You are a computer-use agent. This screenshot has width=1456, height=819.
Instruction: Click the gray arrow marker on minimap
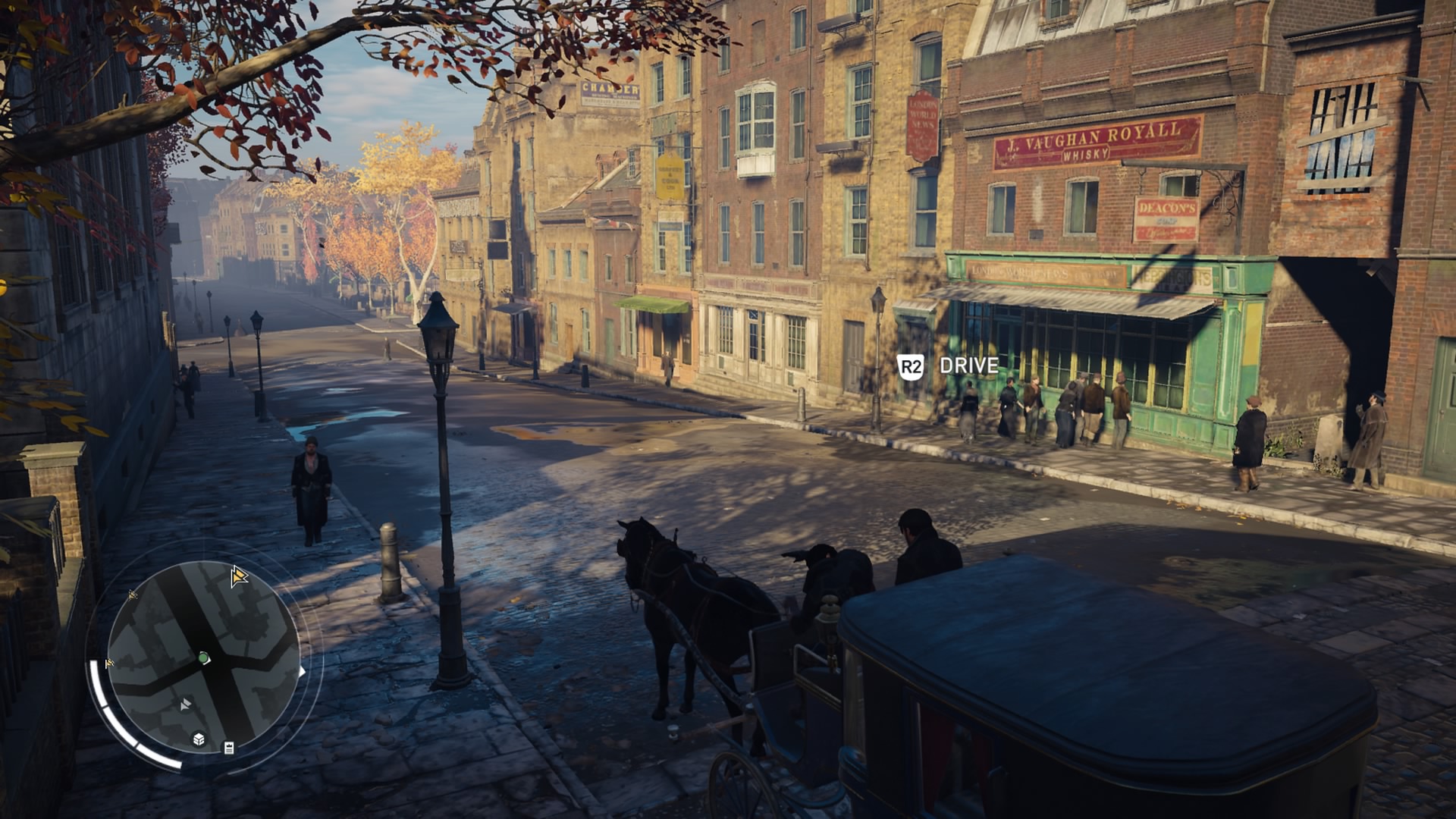[x=186, y=705]
